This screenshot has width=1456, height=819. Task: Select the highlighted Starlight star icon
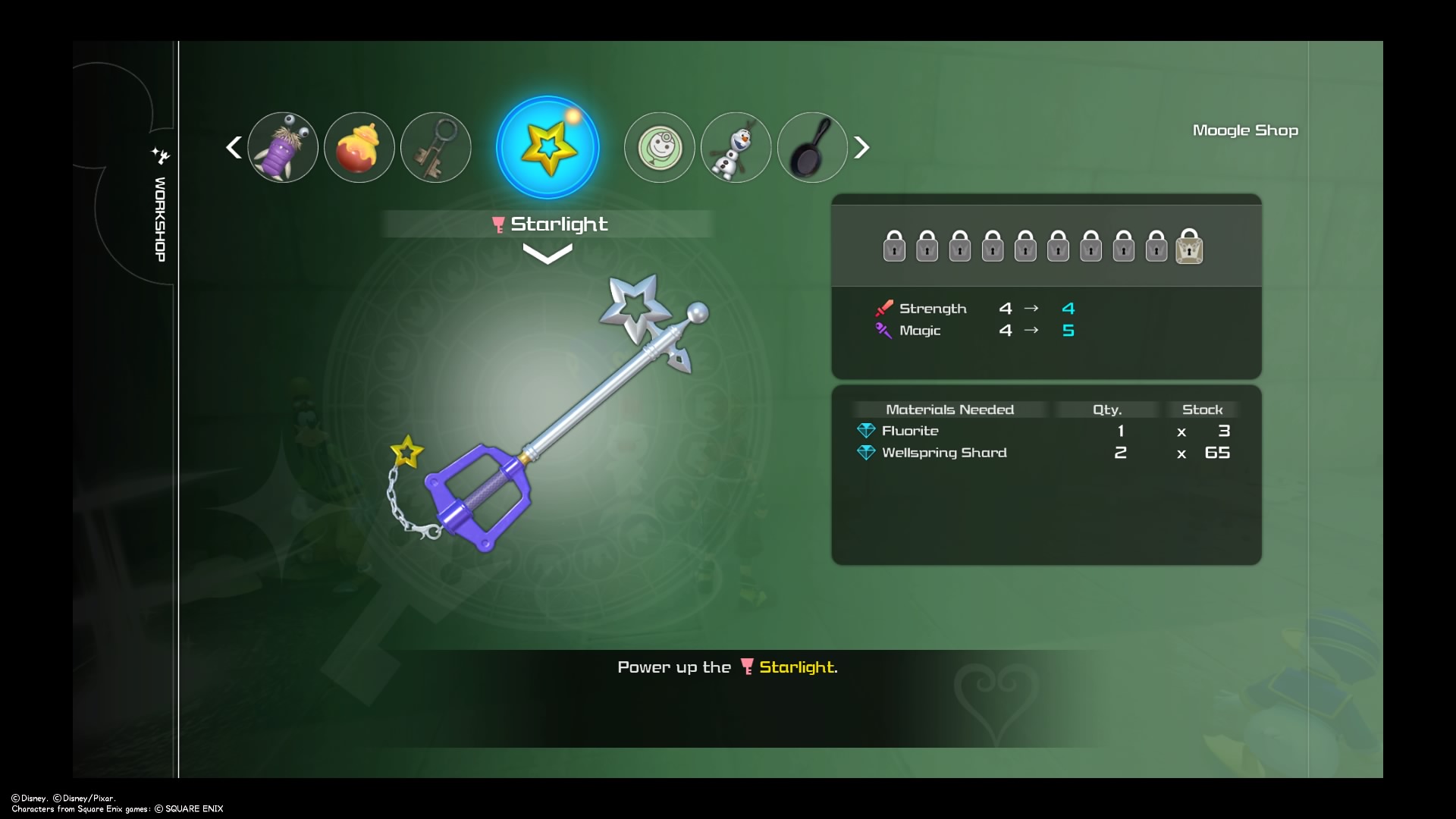pos(548,147)
